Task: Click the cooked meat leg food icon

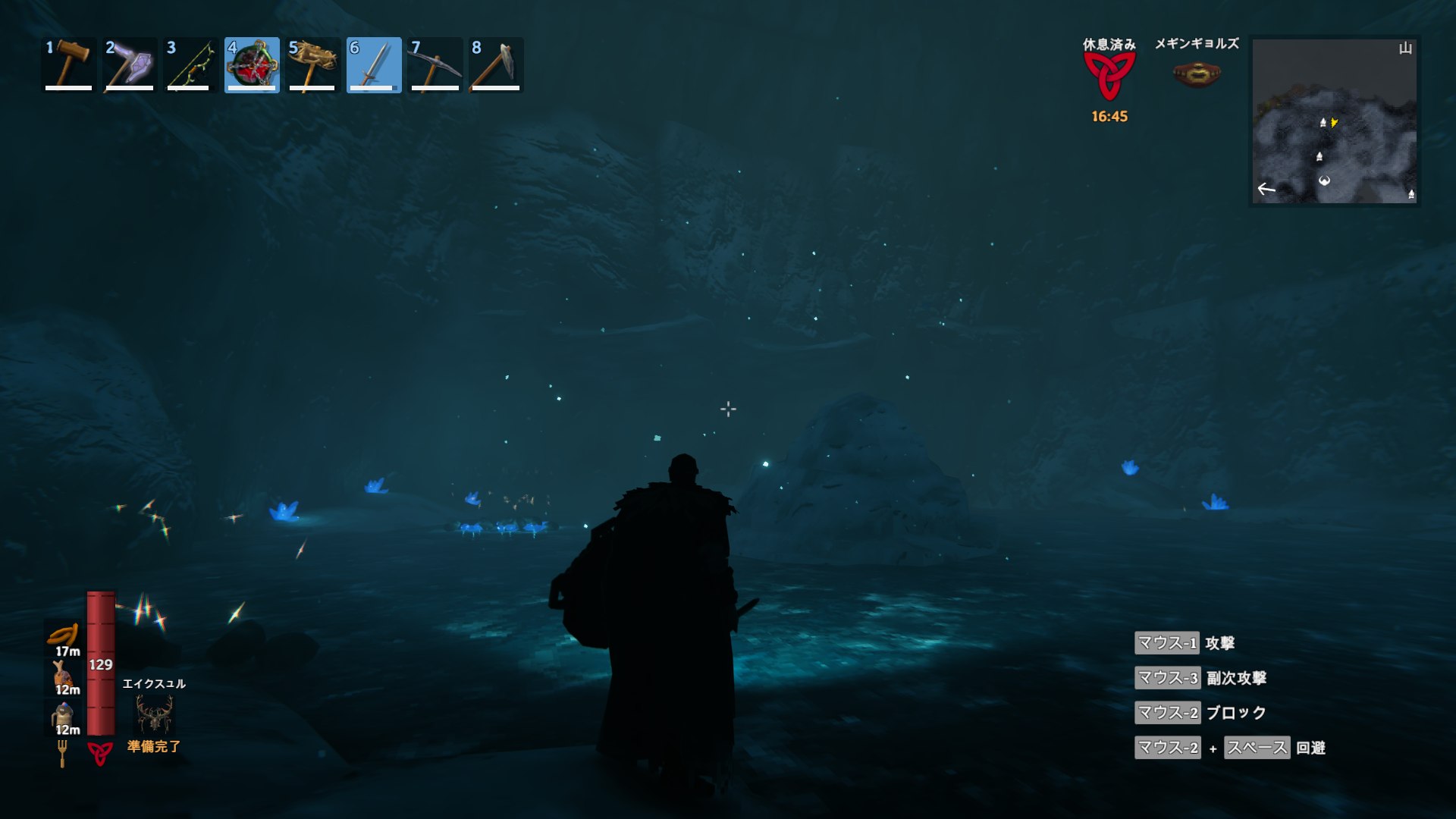Action: coord(63,674)
